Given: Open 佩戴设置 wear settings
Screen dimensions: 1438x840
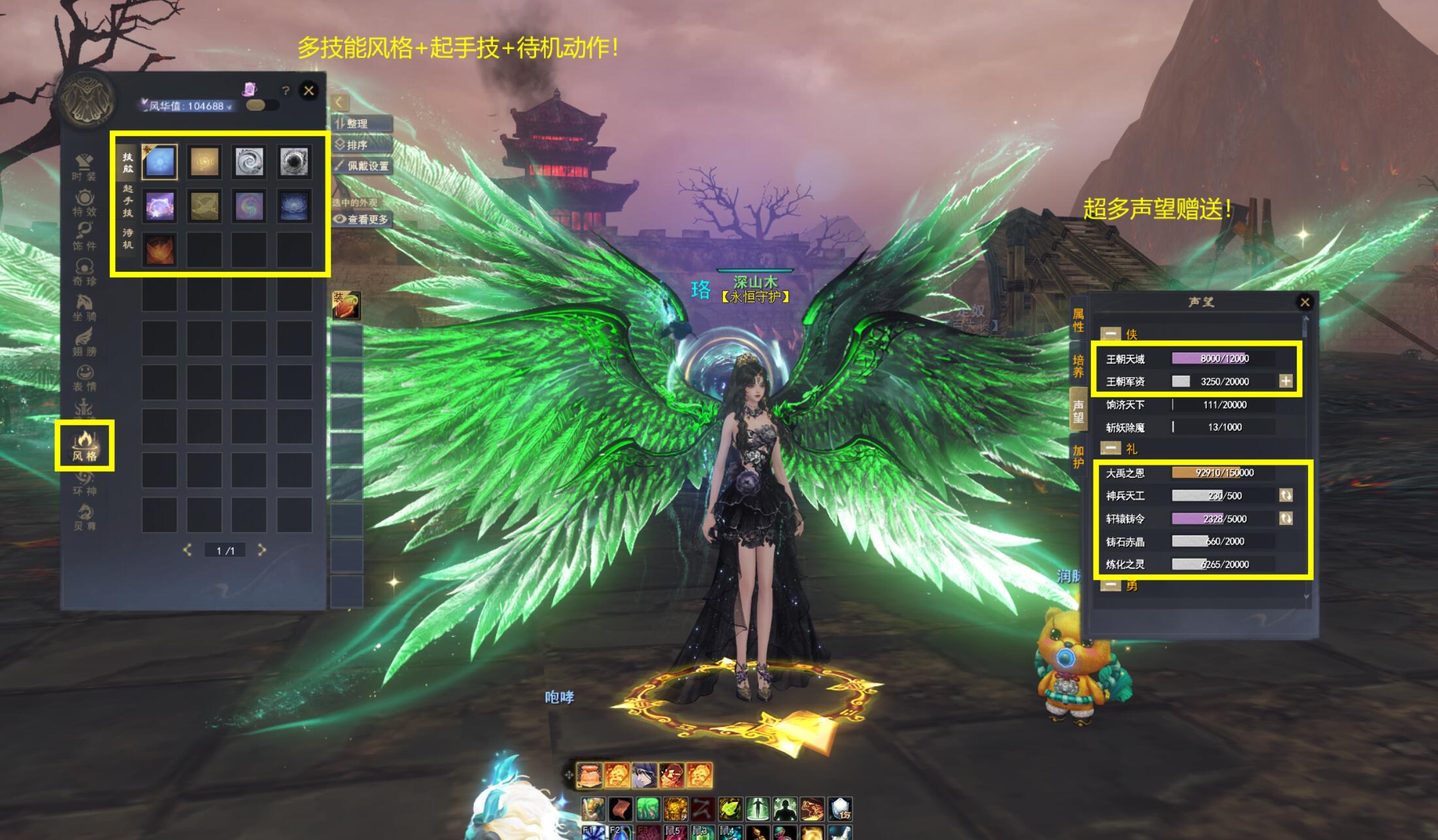Looking at the screenshot, I should tap(362, 166).
